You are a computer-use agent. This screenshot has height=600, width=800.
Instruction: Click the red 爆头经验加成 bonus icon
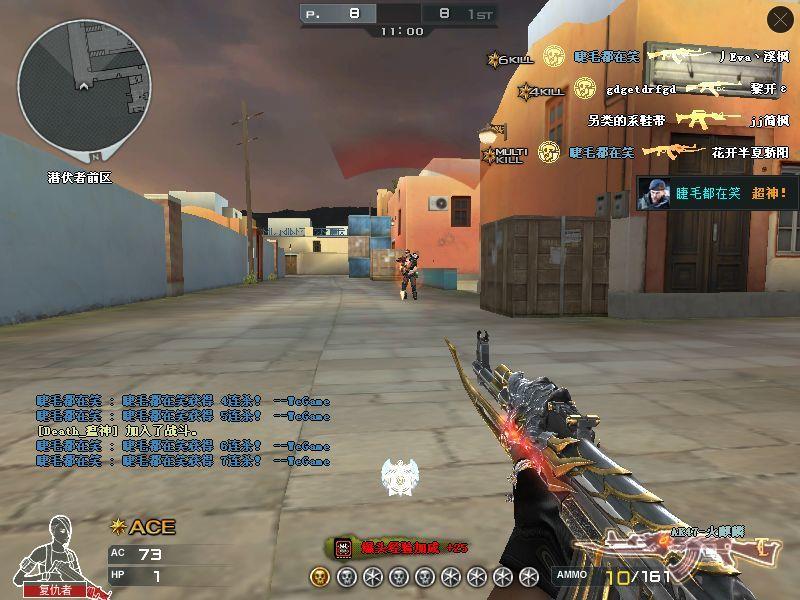(x=344, y=547)
